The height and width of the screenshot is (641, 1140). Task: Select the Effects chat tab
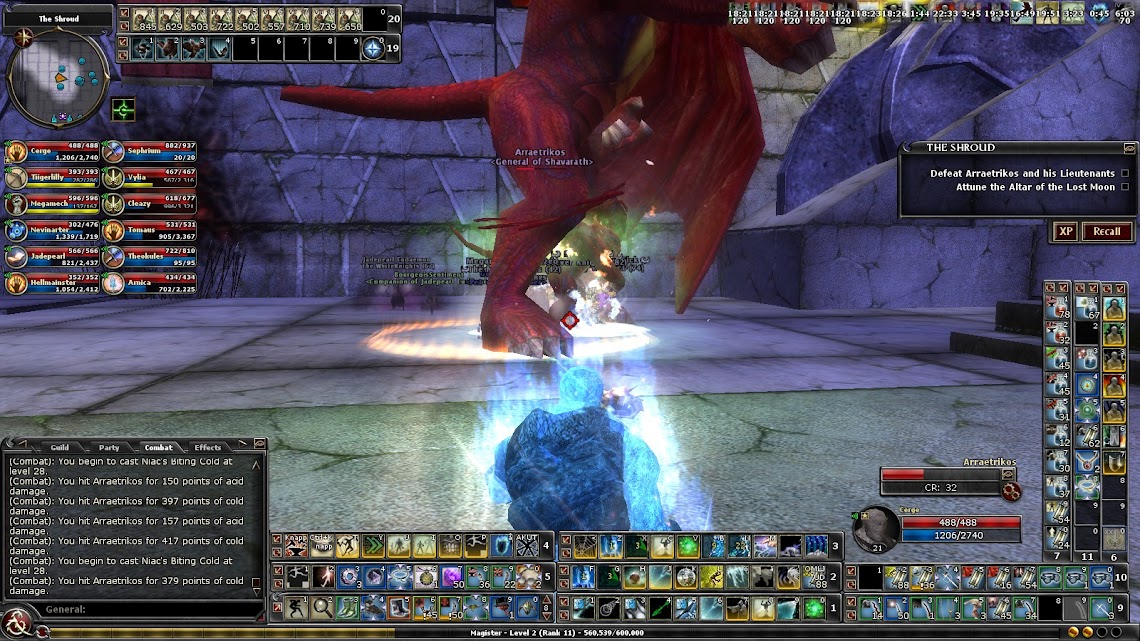208,447
